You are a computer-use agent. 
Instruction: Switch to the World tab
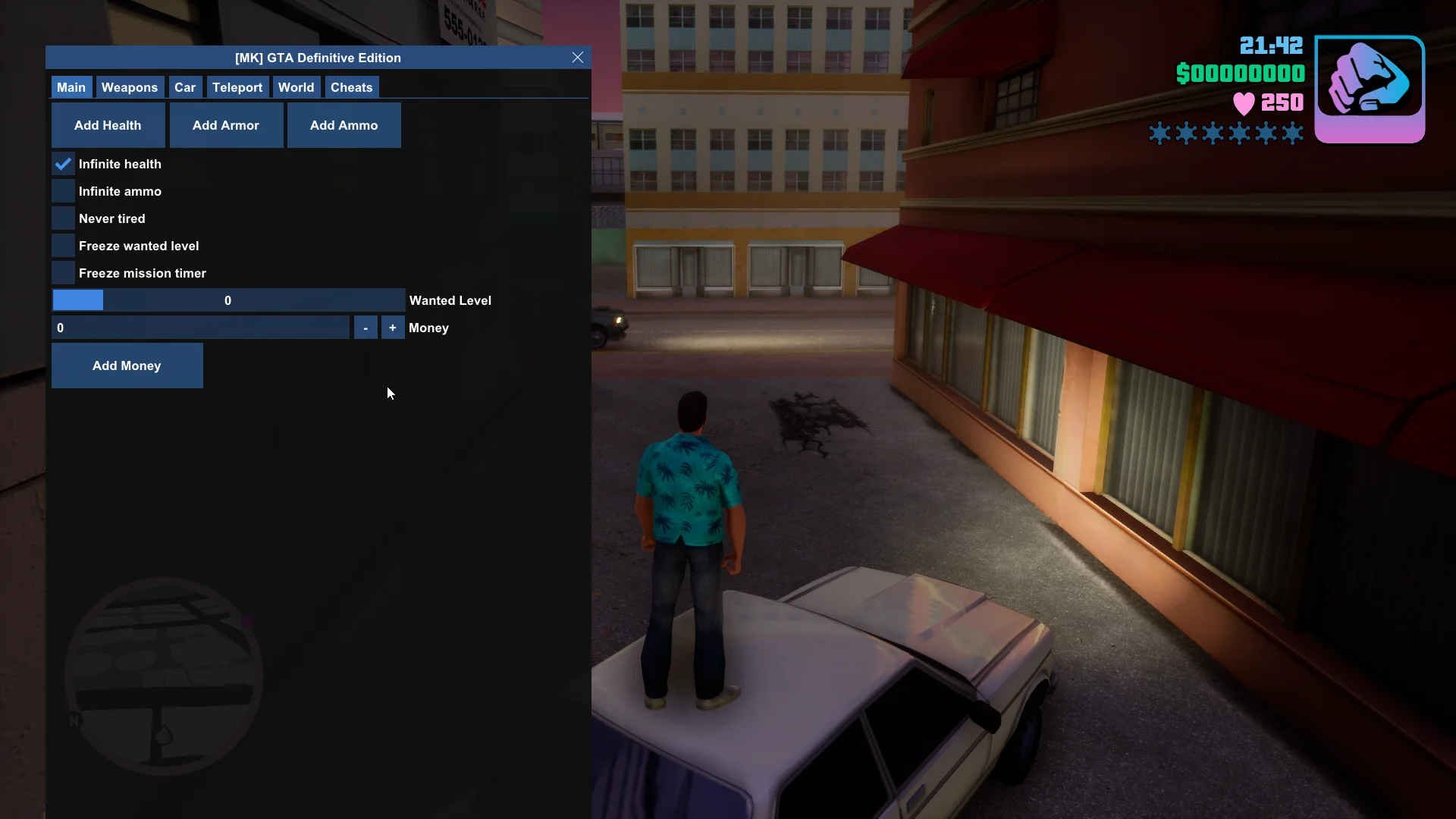coord(296,87)
